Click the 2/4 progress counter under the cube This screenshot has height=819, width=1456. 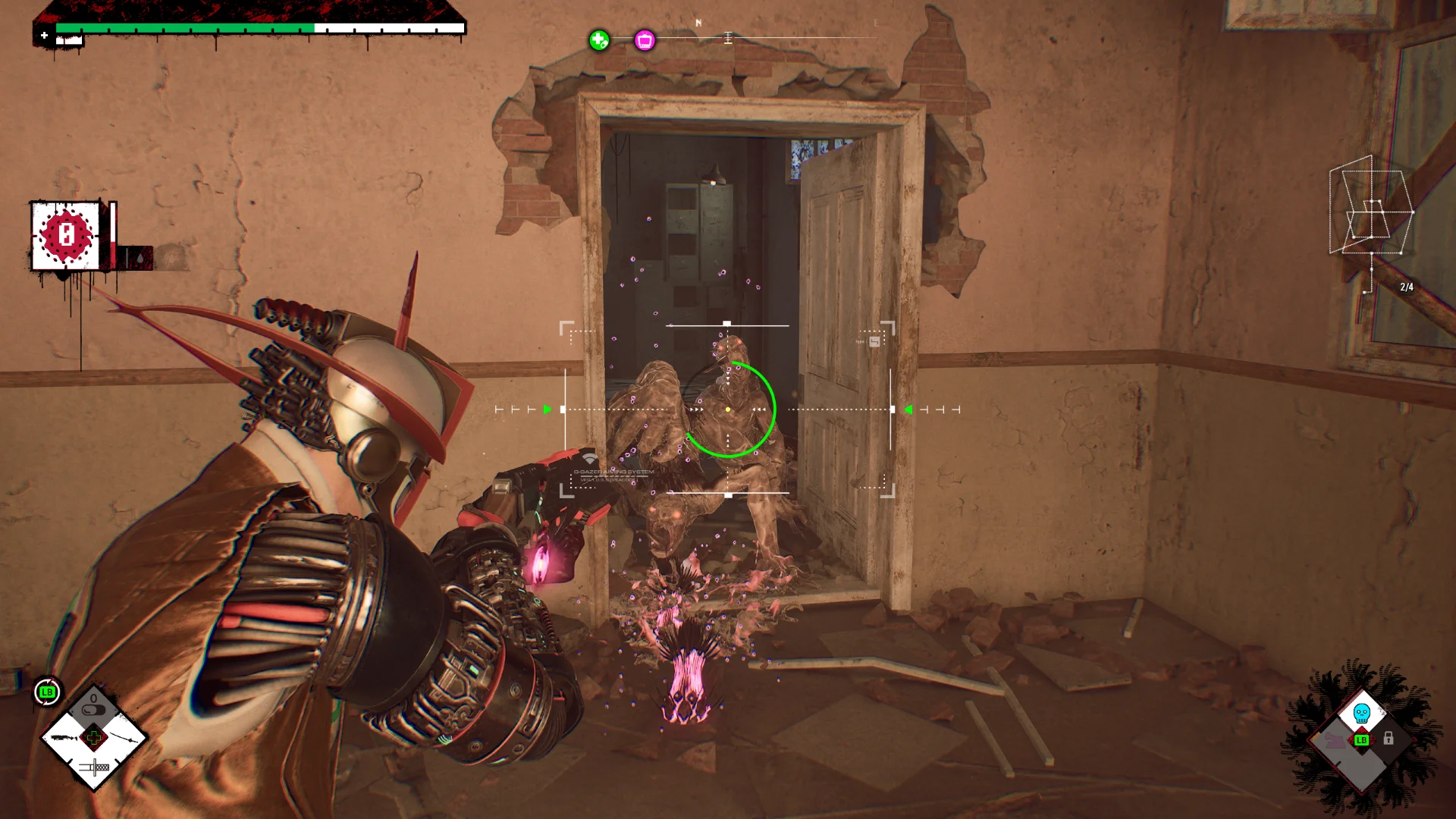pyautogui.click(x=1407, y=284)
